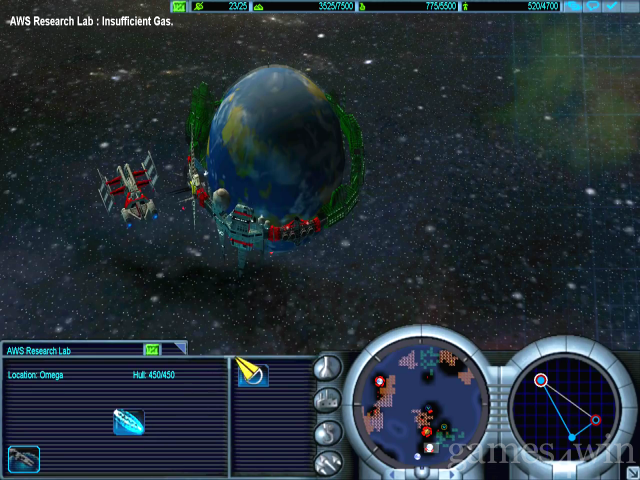This screenshot has width=640, height=480.
Task: Toggle the arrow button at bottom-right corner
Action: click(x=630, y=471)
